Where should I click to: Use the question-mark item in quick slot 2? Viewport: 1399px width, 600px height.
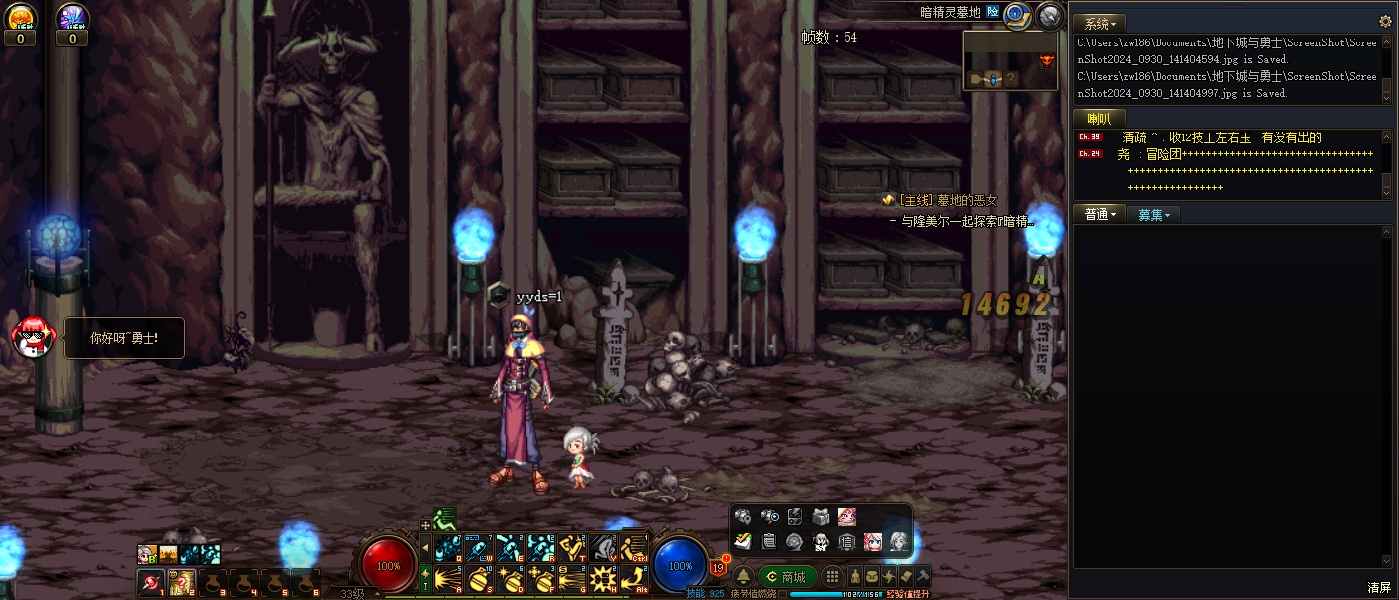tap(182, 582)
